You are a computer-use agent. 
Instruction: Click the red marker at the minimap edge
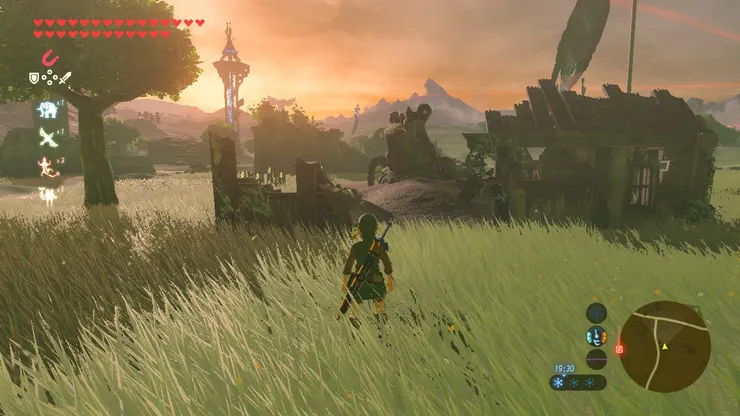[x=619, y=349]
